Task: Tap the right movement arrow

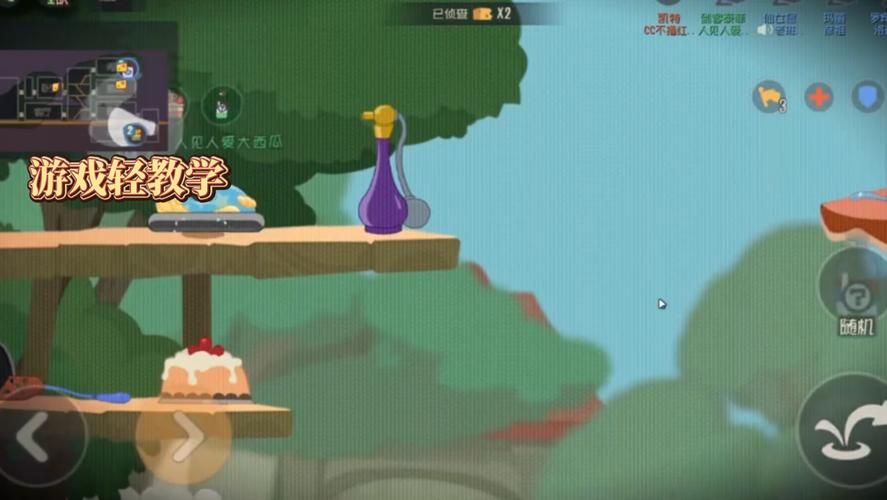Action: 183,436
